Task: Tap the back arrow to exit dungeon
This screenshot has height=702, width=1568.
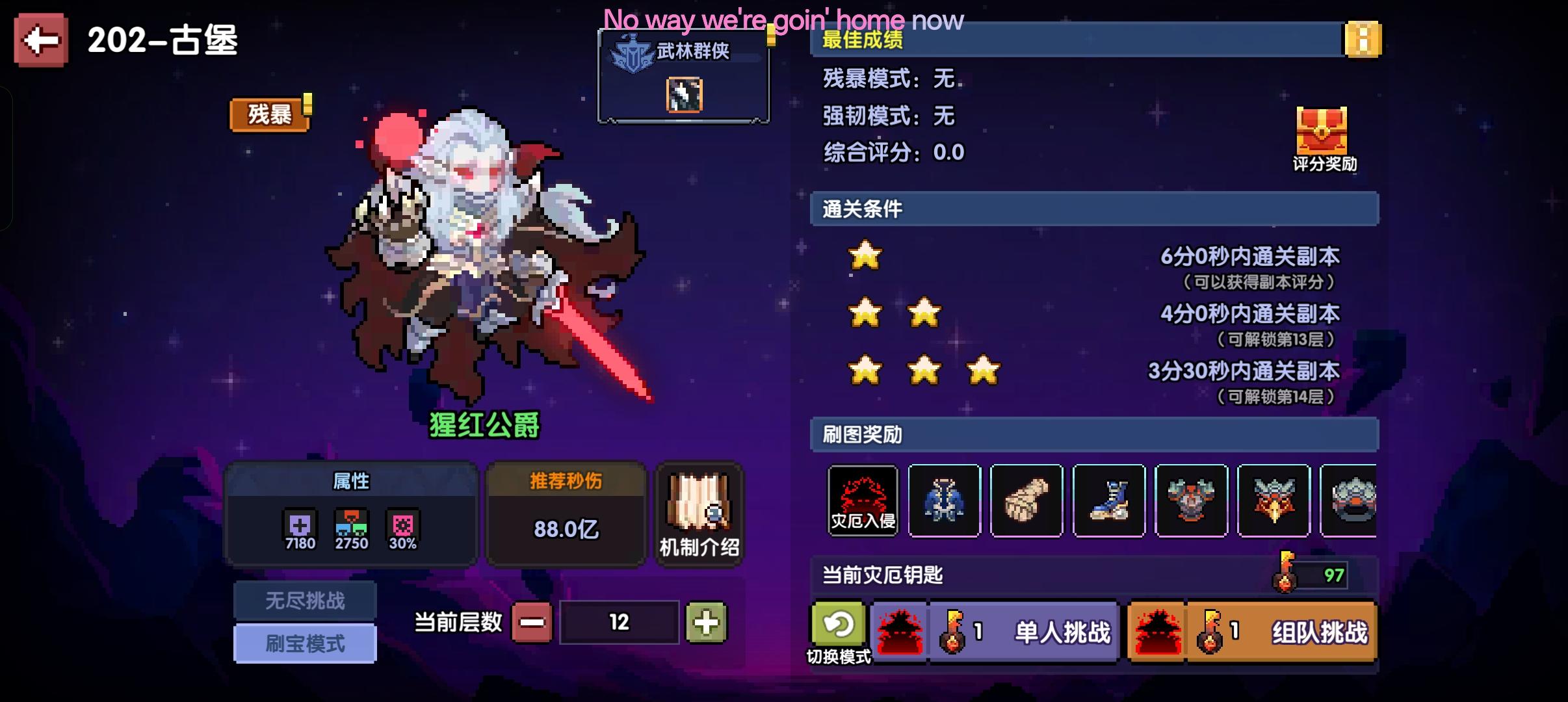Action: (40, 42)
